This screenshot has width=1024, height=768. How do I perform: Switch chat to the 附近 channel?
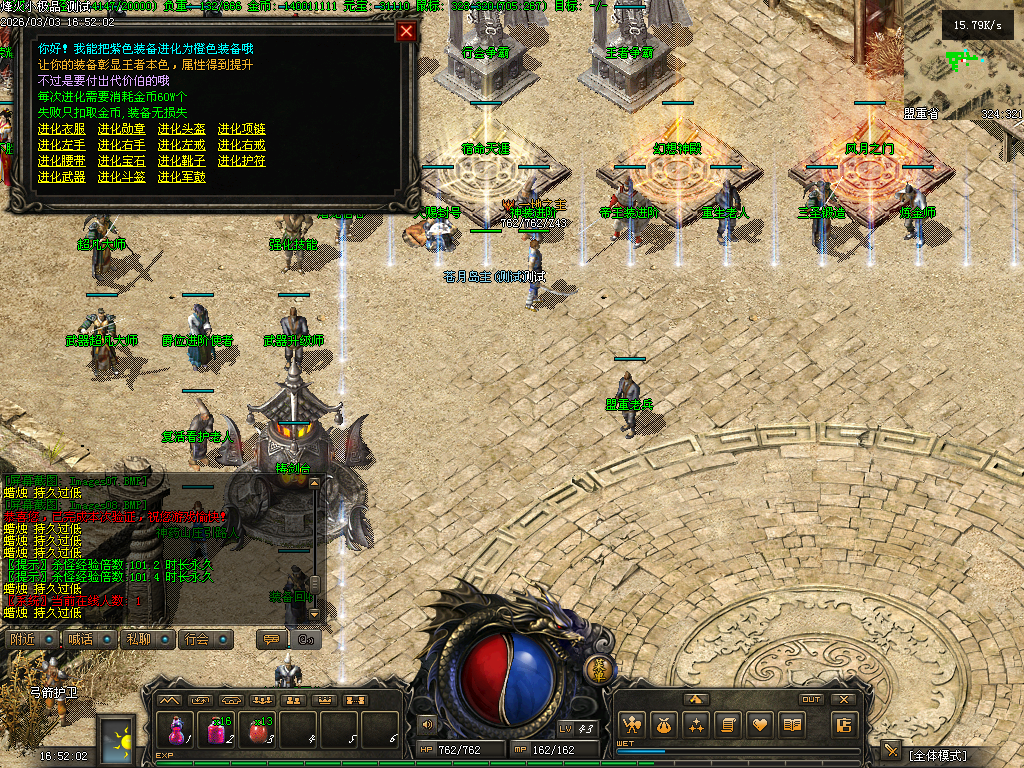[27, 639]
